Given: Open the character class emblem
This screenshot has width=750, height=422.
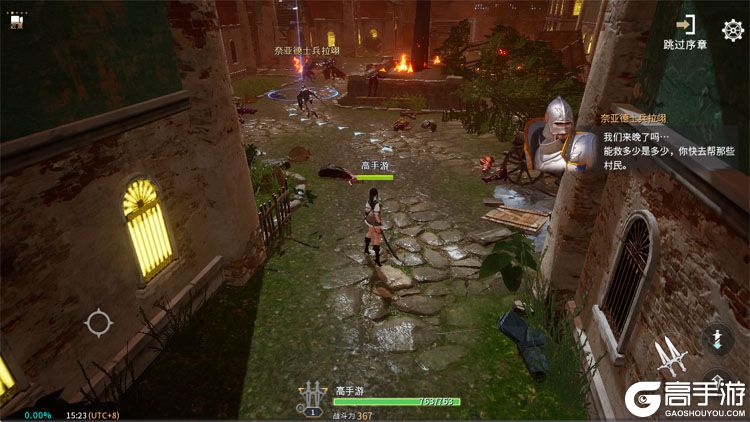Looking at the screenshot, I should tap(312, 397).
